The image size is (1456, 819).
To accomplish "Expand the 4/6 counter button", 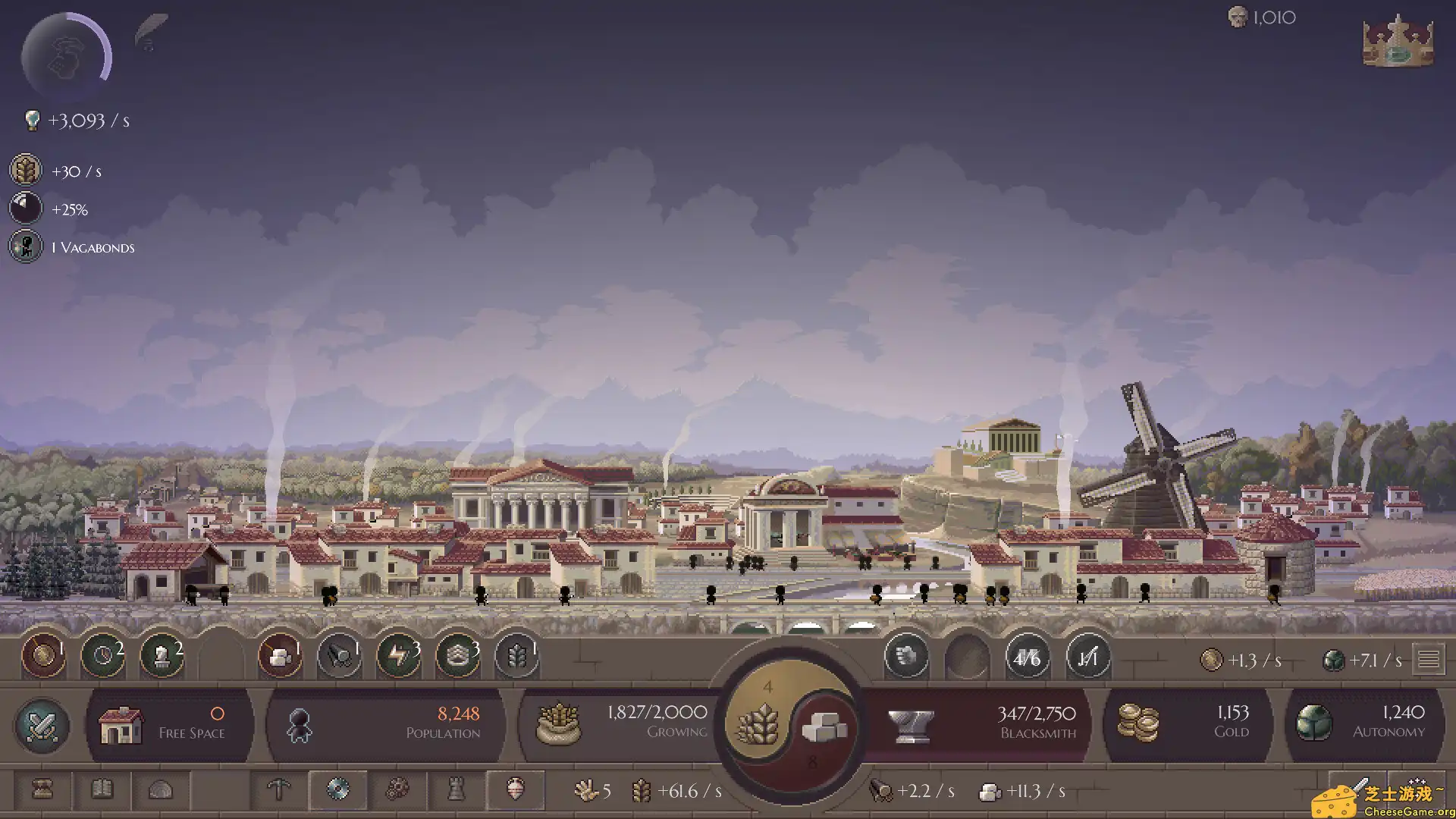I will 1028,658.
